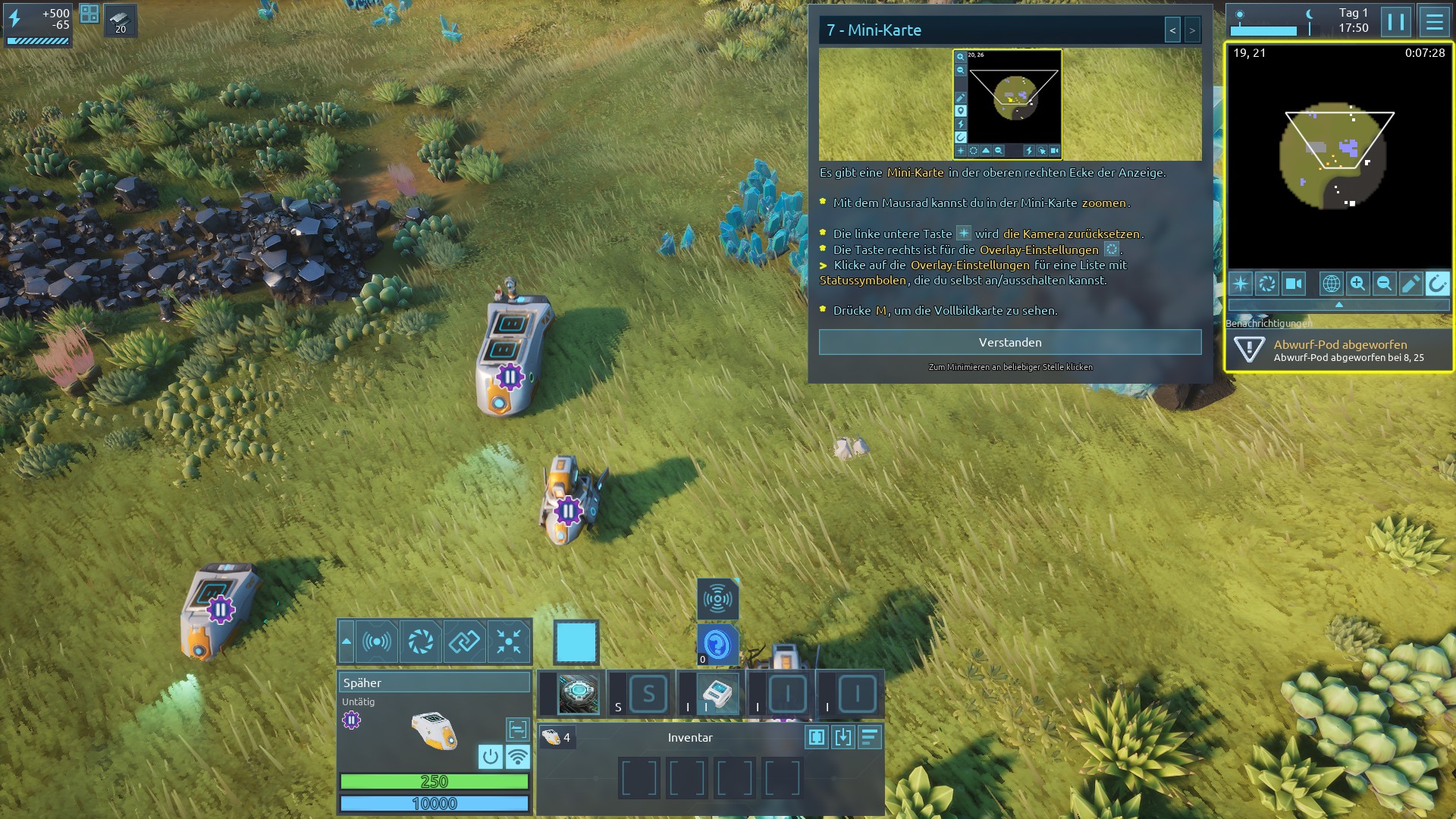Select the pencil tool under the minimap

point(1410,284)
